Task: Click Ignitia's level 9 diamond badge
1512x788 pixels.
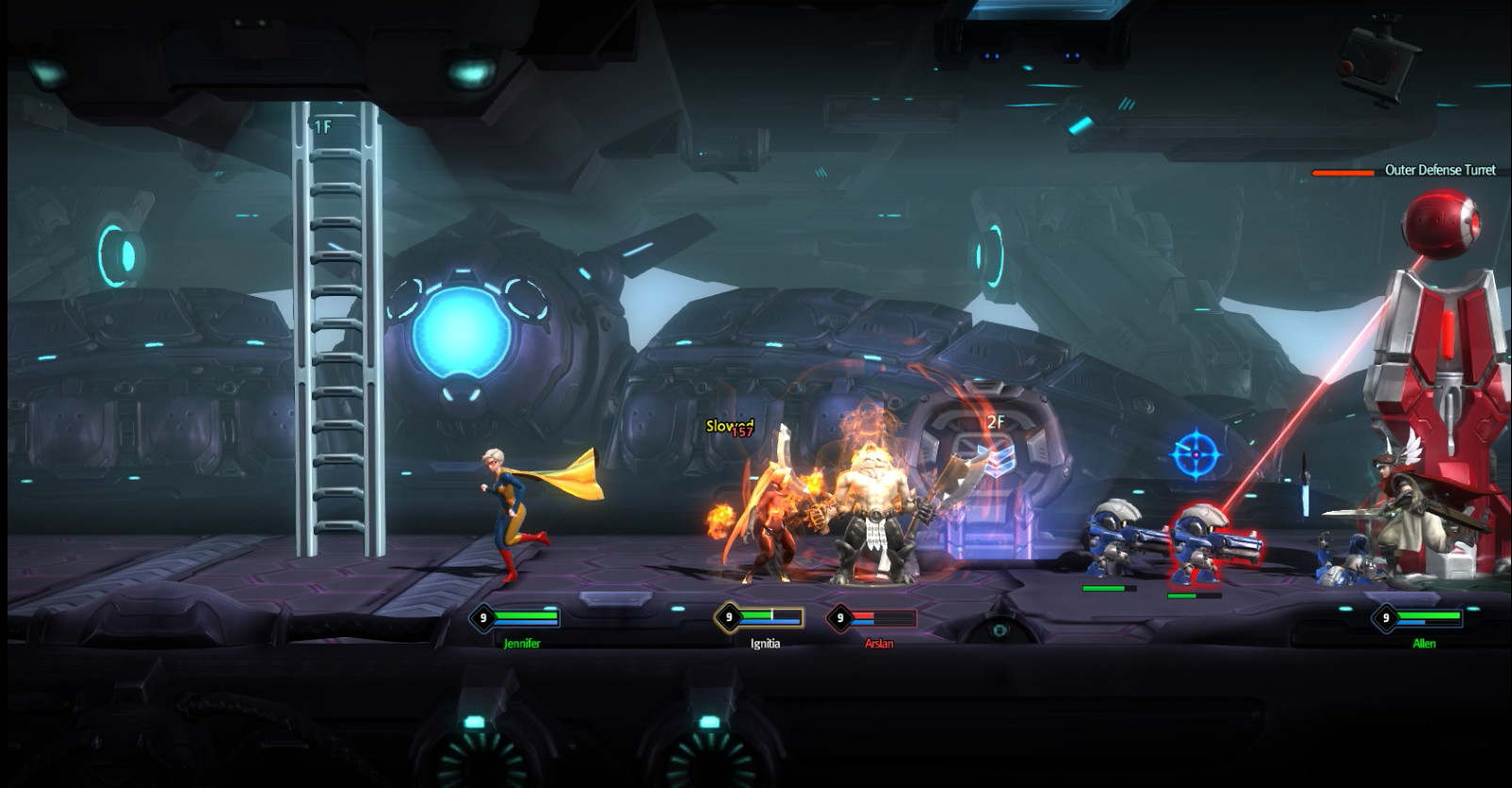Action: pos(726,617)
